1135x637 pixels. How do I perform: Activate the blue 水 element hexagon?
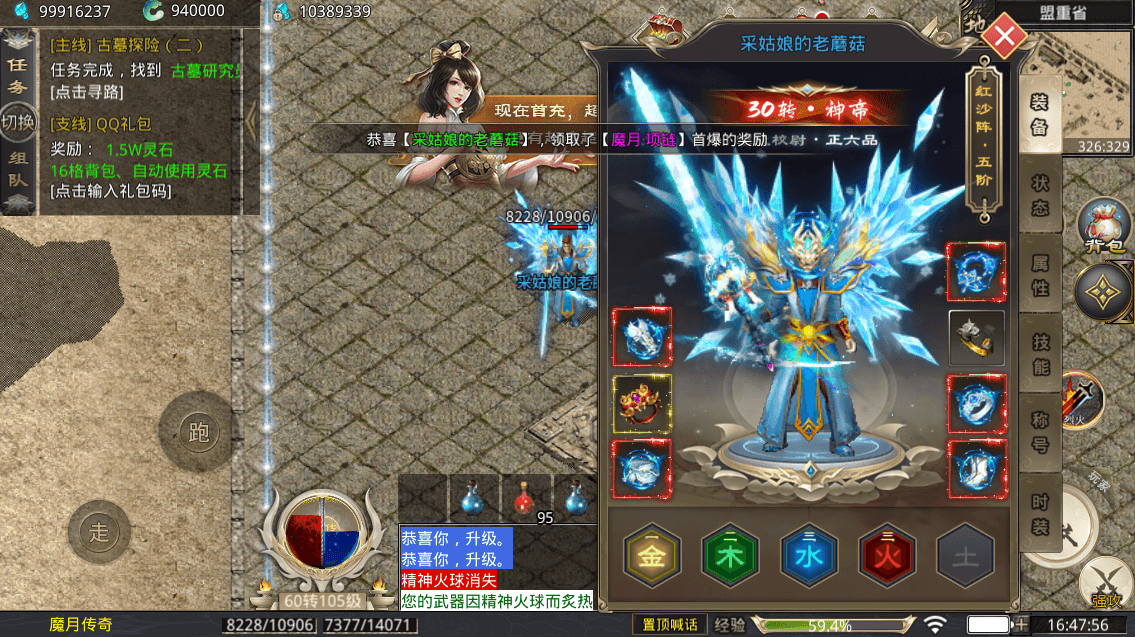[809, 557]
